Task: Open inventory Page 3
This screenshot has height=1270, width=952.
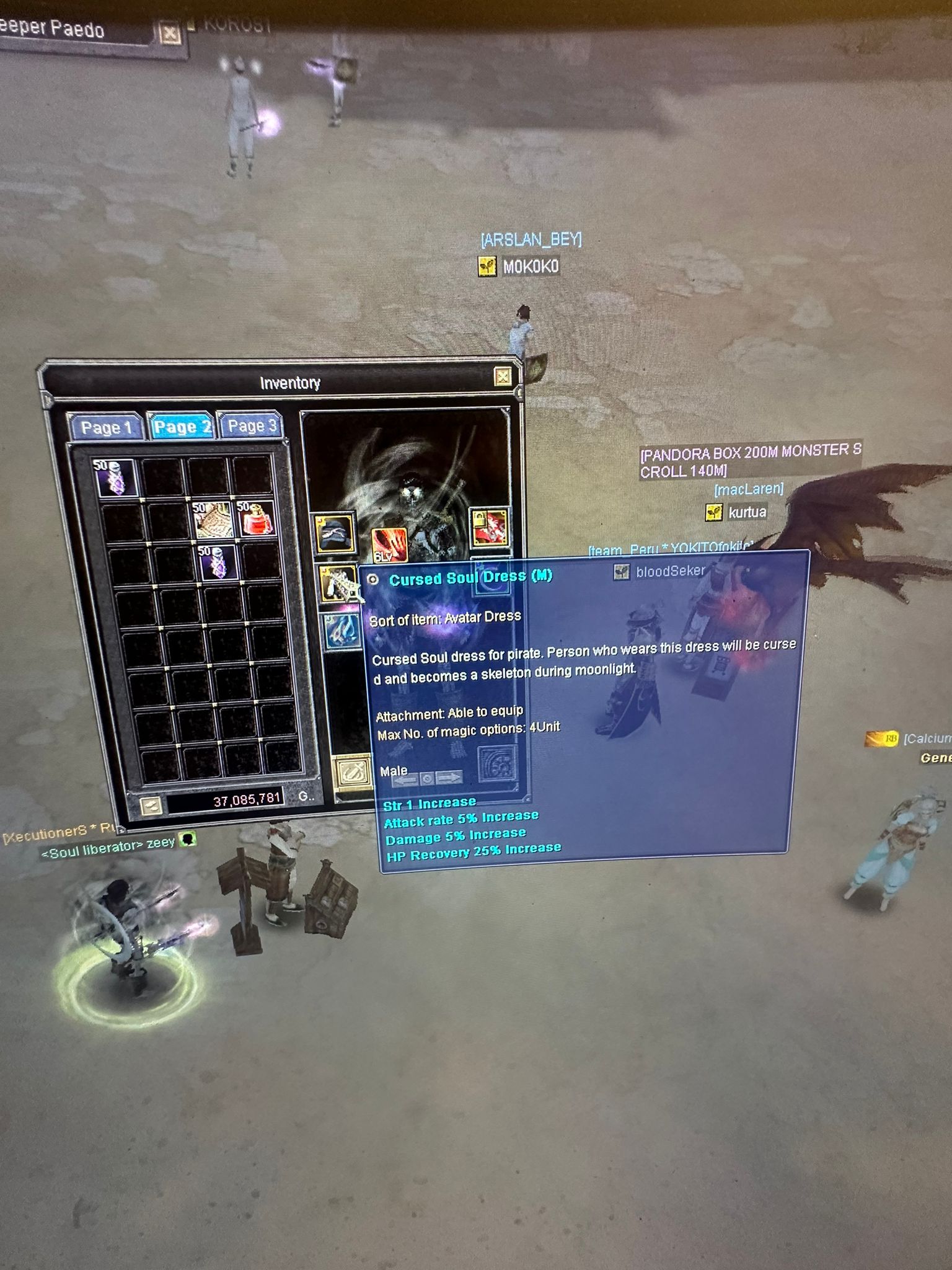Action: 251,426
